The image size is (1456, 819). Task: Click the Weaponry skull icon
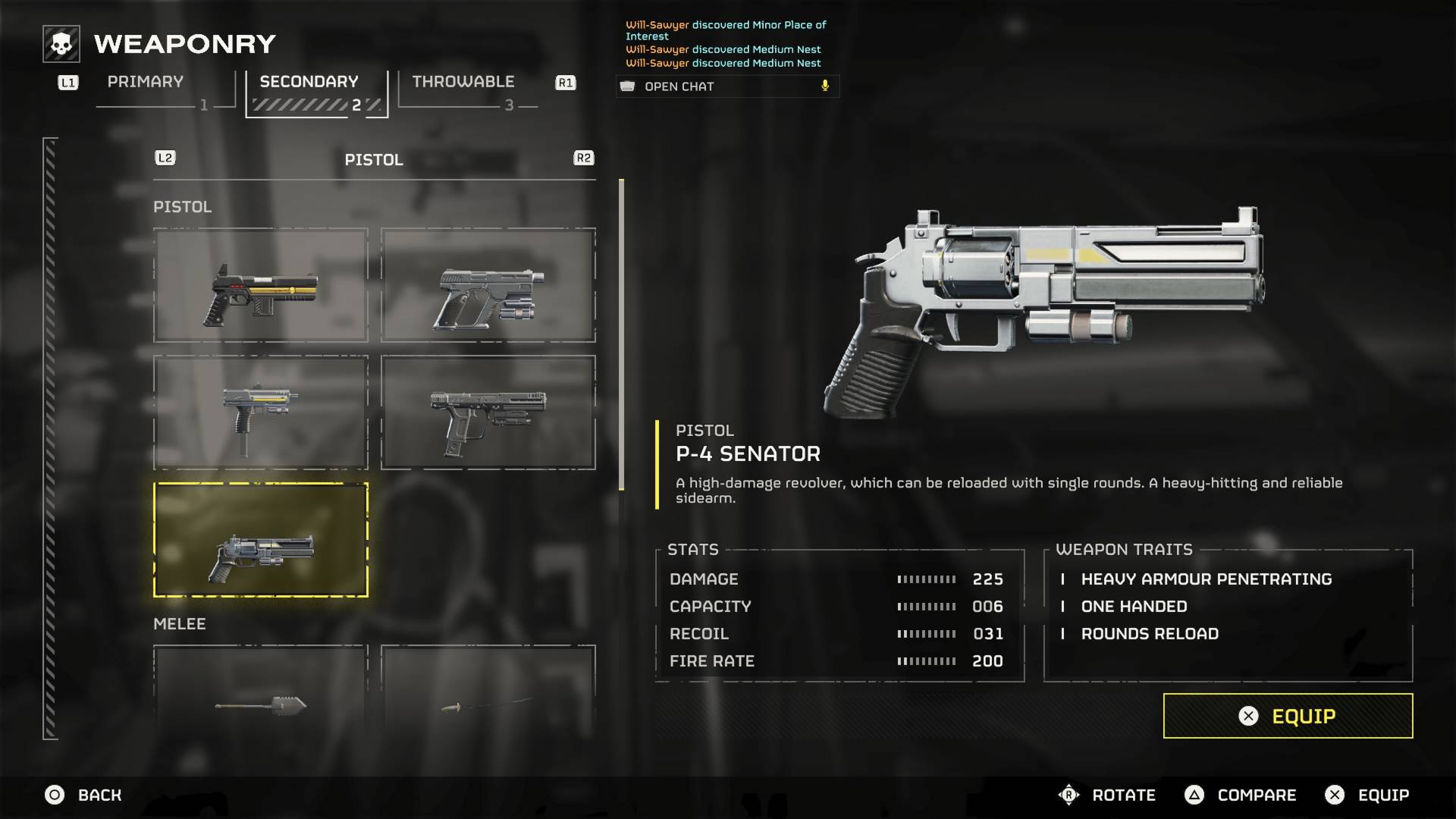[x=59, y=44]
